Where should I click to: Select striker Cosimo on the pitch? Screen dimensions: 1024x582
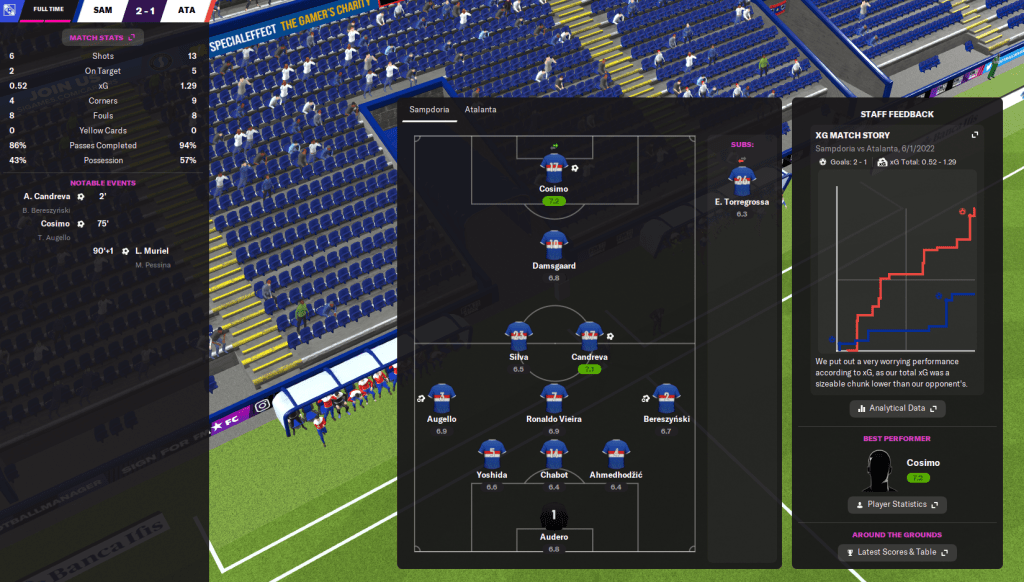pyautogui.click(x=554, y=168)
